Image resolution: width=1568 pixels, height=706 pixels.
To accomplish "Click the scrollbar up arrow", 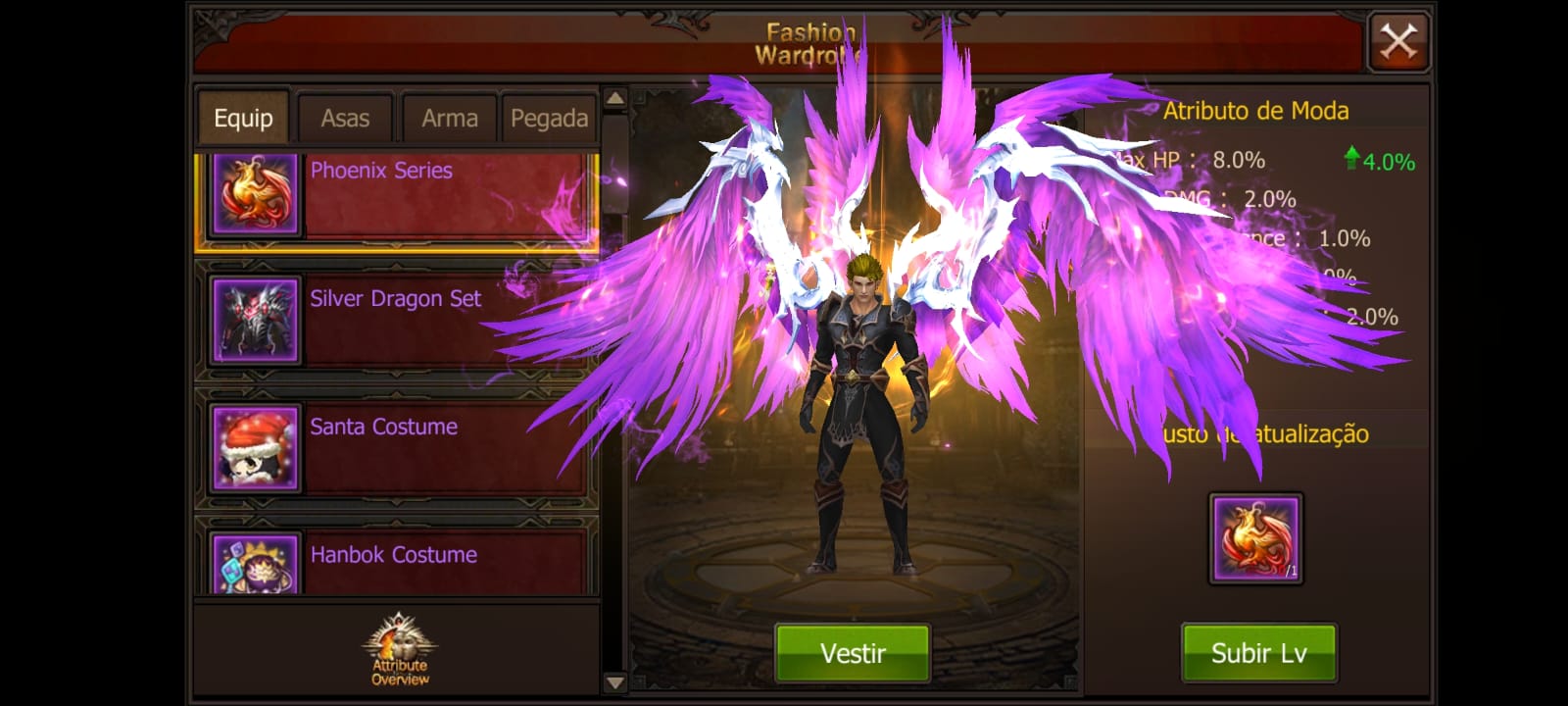I will click(614, 98).
